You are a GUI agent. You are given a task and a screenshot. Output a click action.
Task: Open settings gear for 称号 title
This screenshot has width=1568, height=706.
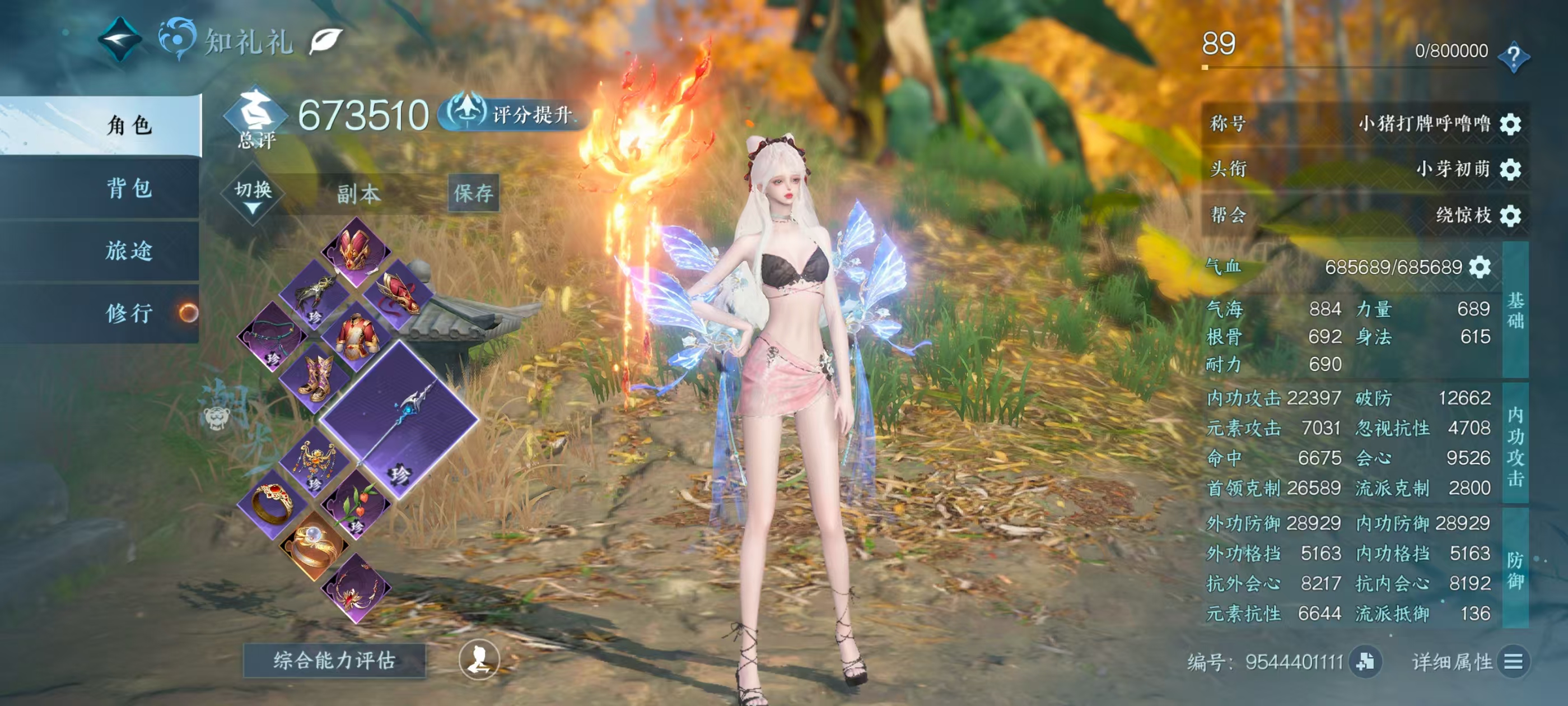1511,124
